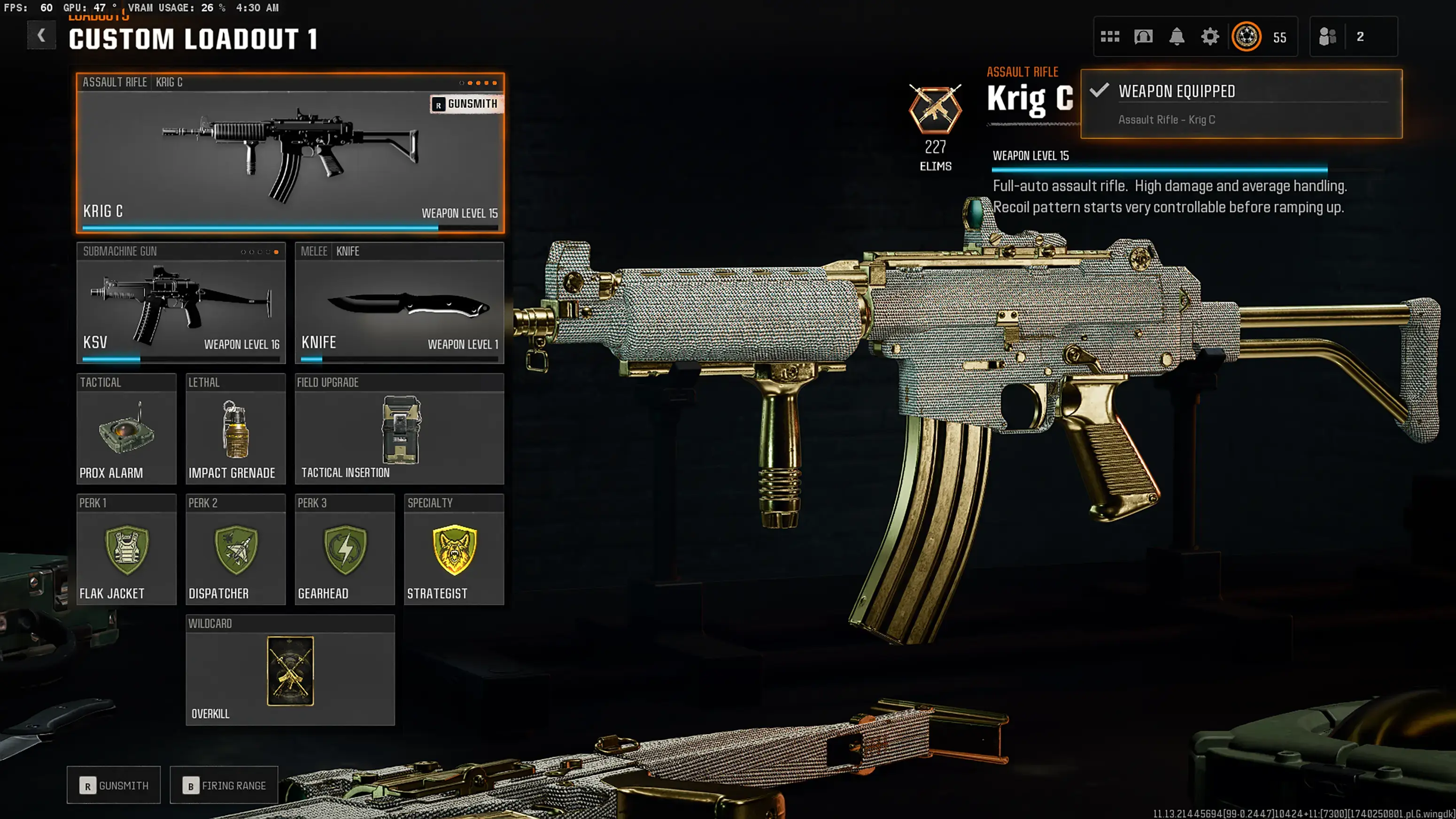
Task: Open the main menu grid icon top right
Action: click(1111, 36)
